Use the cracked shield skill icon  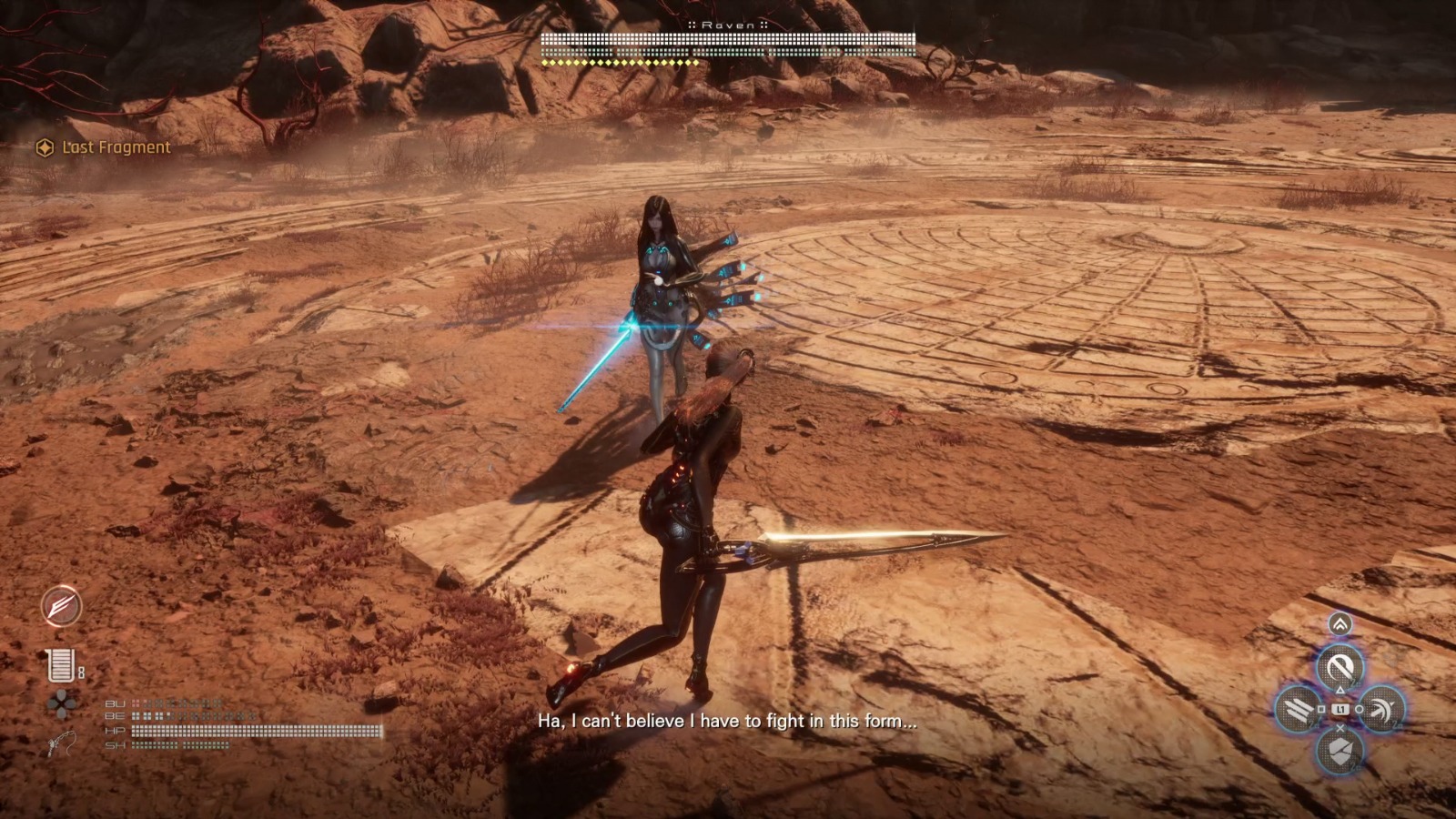pyautogui.click(x=1340, y=751)
